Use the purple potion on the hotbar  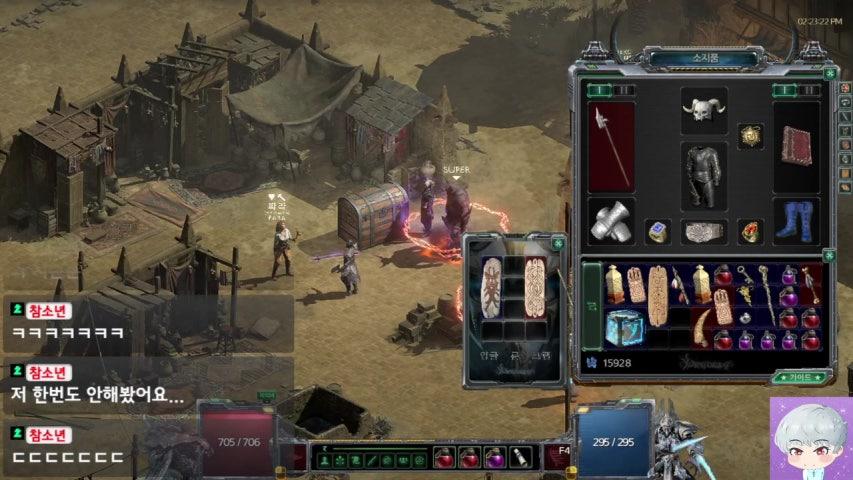[494, 458]
